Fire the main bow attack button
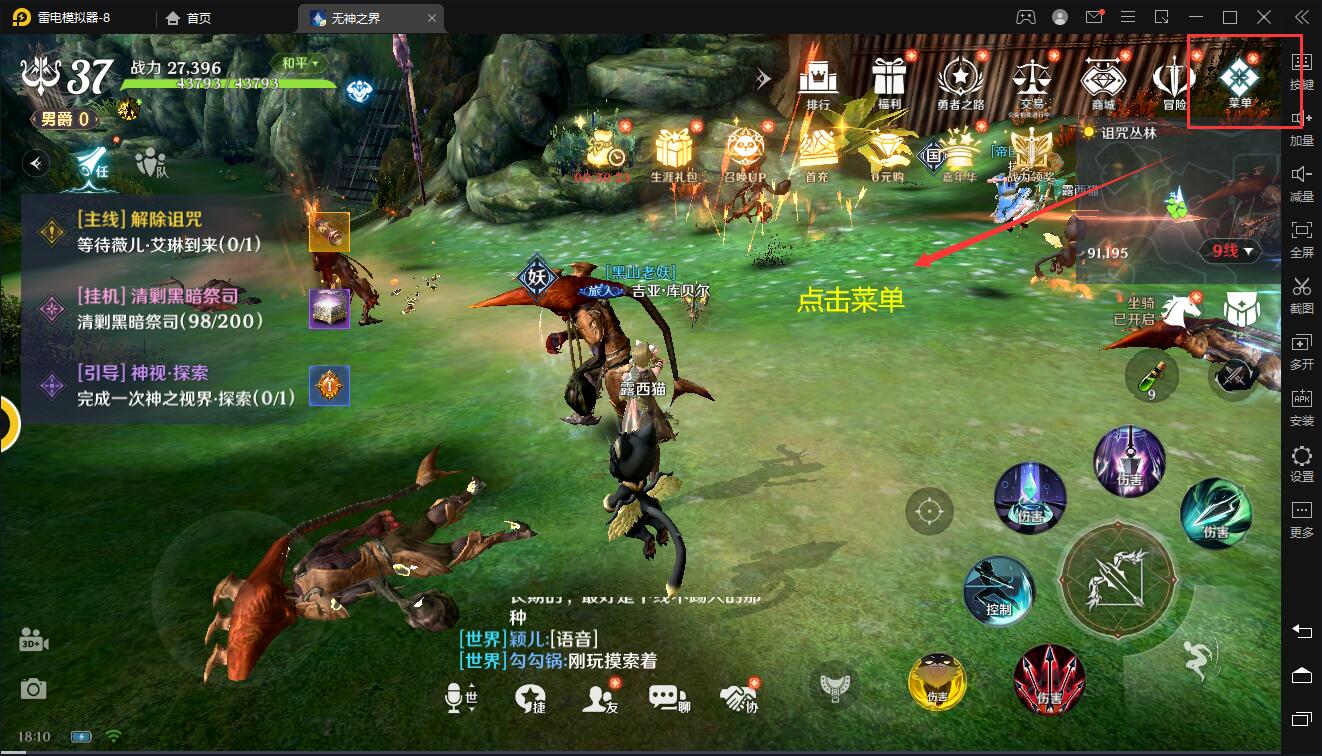The height and width of the screenshot is (756, 1322). (1116, 578)
